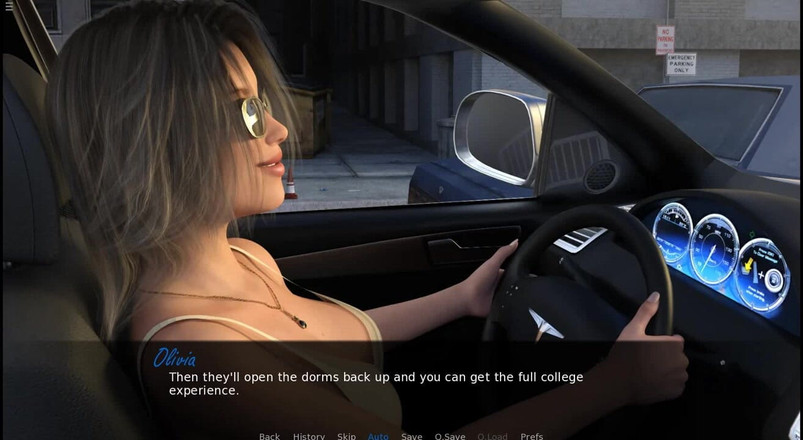Go Back to the previous dialogue line
Image resolution: width=803 pixels, height=440 pixels.
[x=269, y=435]
